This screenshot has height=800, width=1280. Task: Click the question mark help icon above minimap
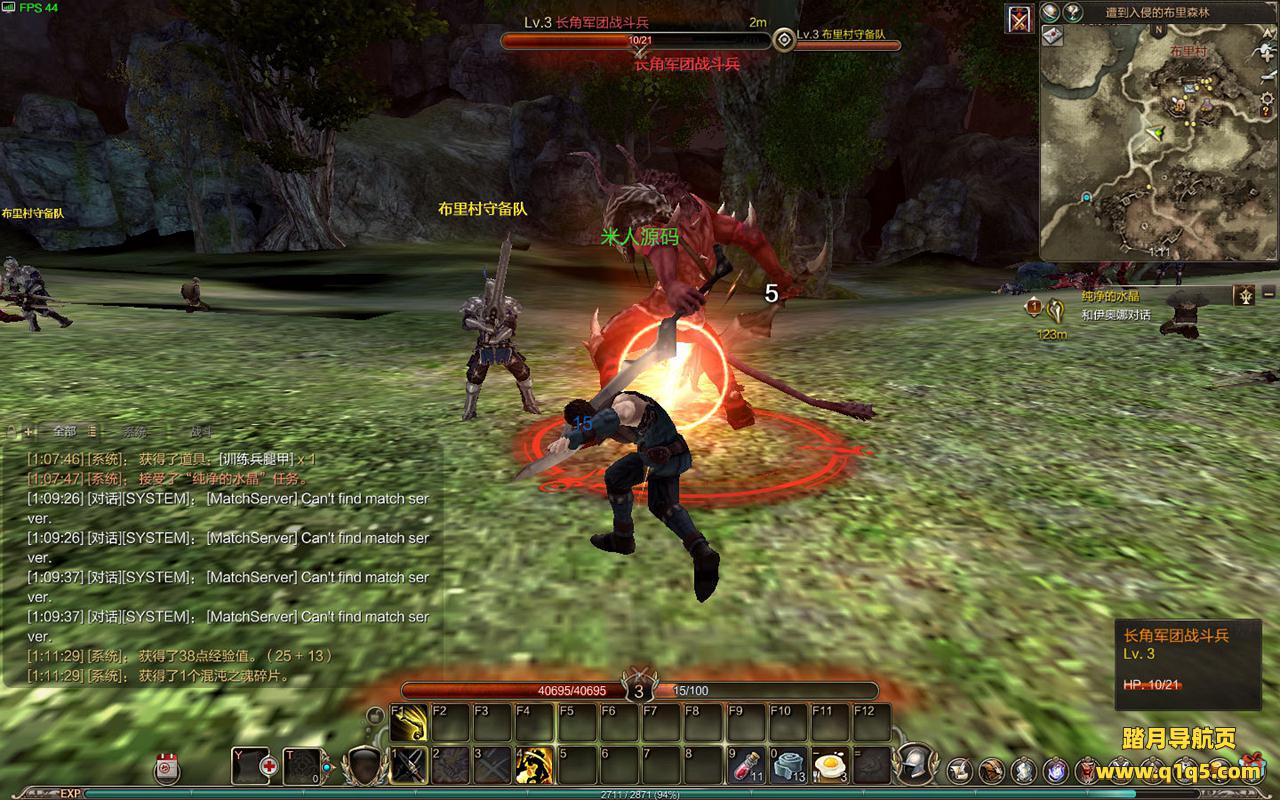point(1074,13)
